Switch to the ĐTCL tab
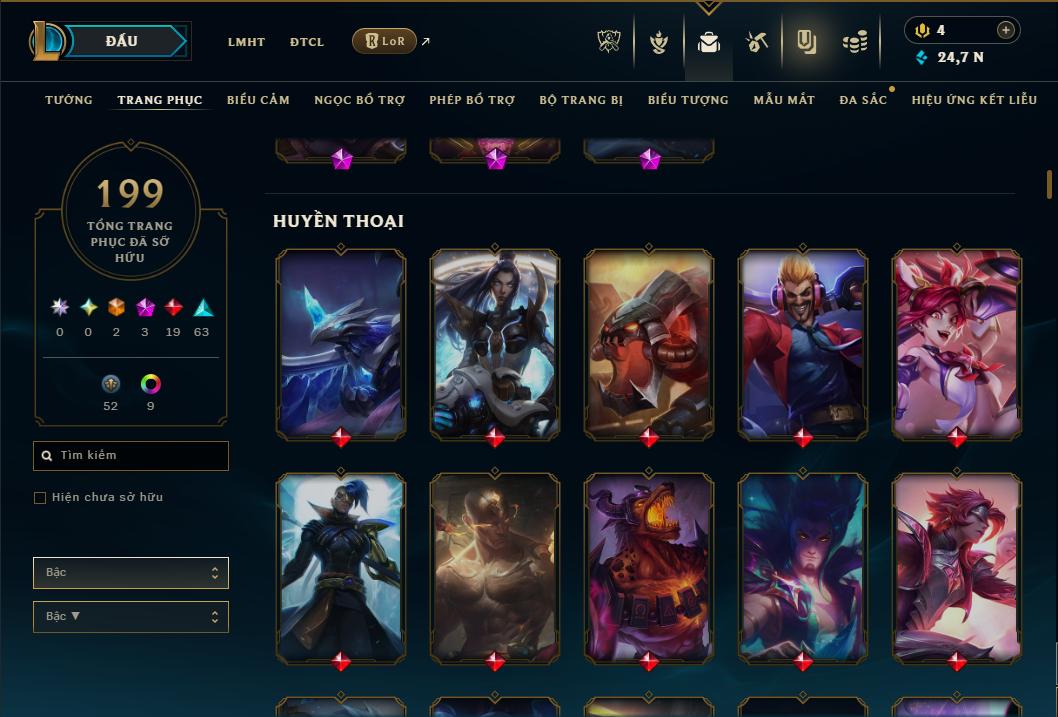1058x717 pixels. pos(307,42)
